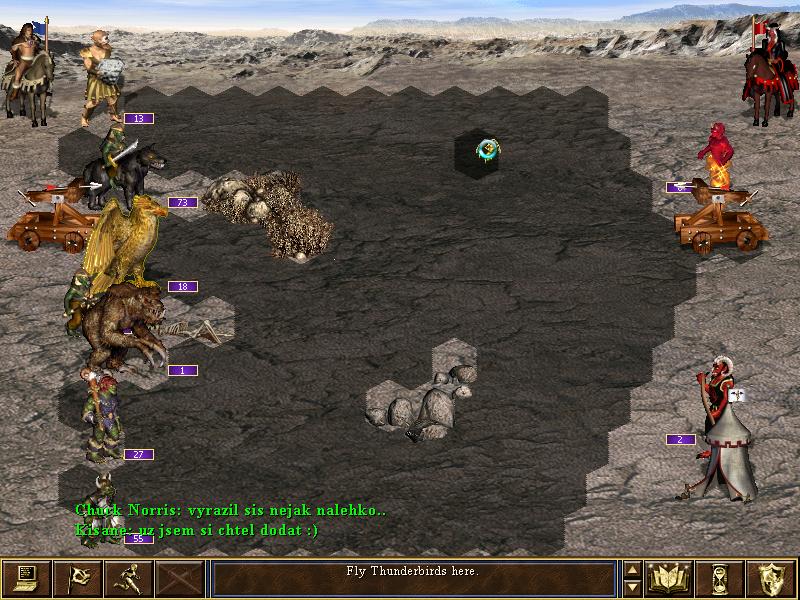Toggle auto-combat with the crossed swords button
This screenshot has height=600, width=800.
pyautogui.click(x=181, y=578)
